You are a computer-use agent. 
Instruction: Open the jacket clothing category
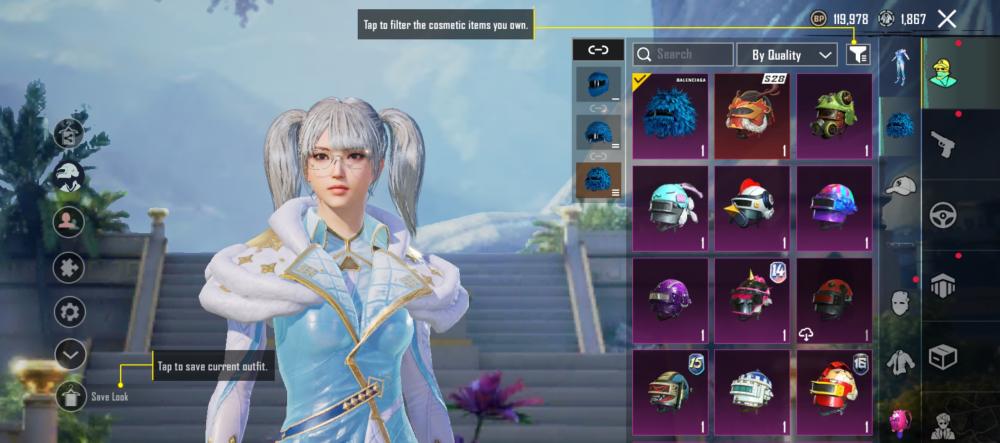click(901, 360)
